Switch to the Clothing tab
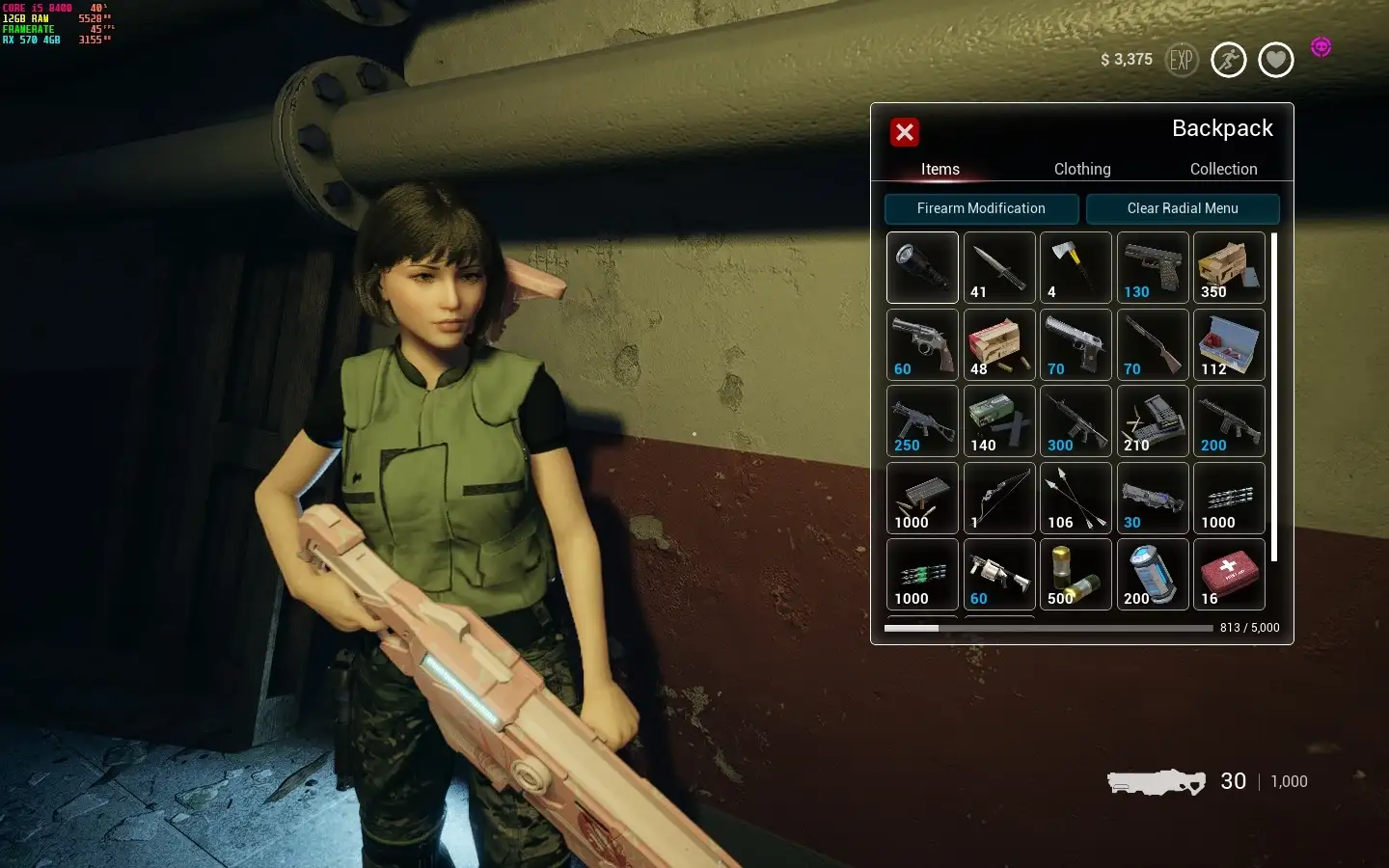 click(x=1082, y=169)
